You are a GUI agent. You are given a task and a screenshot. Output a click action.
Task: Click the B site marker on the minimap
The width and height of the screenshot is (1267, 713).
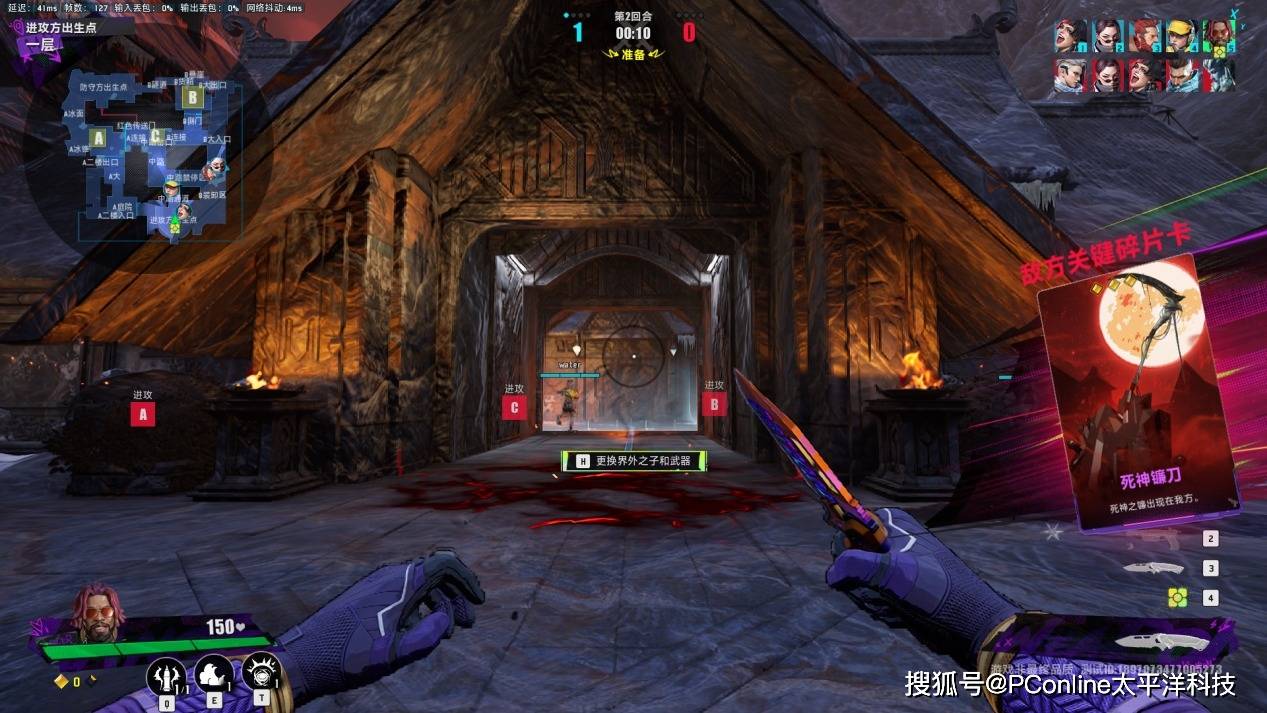(192, 97)
